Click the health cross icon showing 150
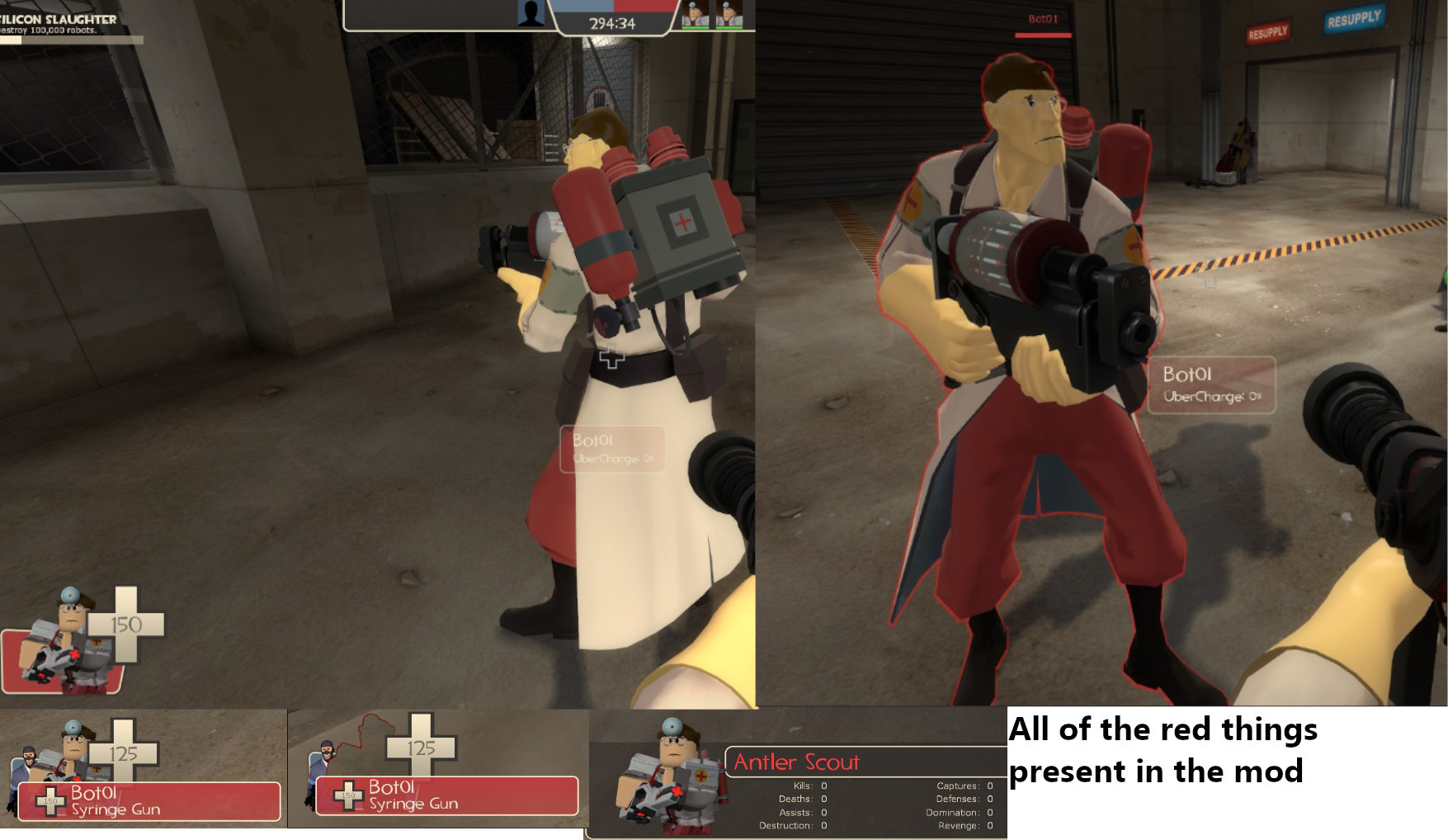1448x840 pixels. click(128, 625)
